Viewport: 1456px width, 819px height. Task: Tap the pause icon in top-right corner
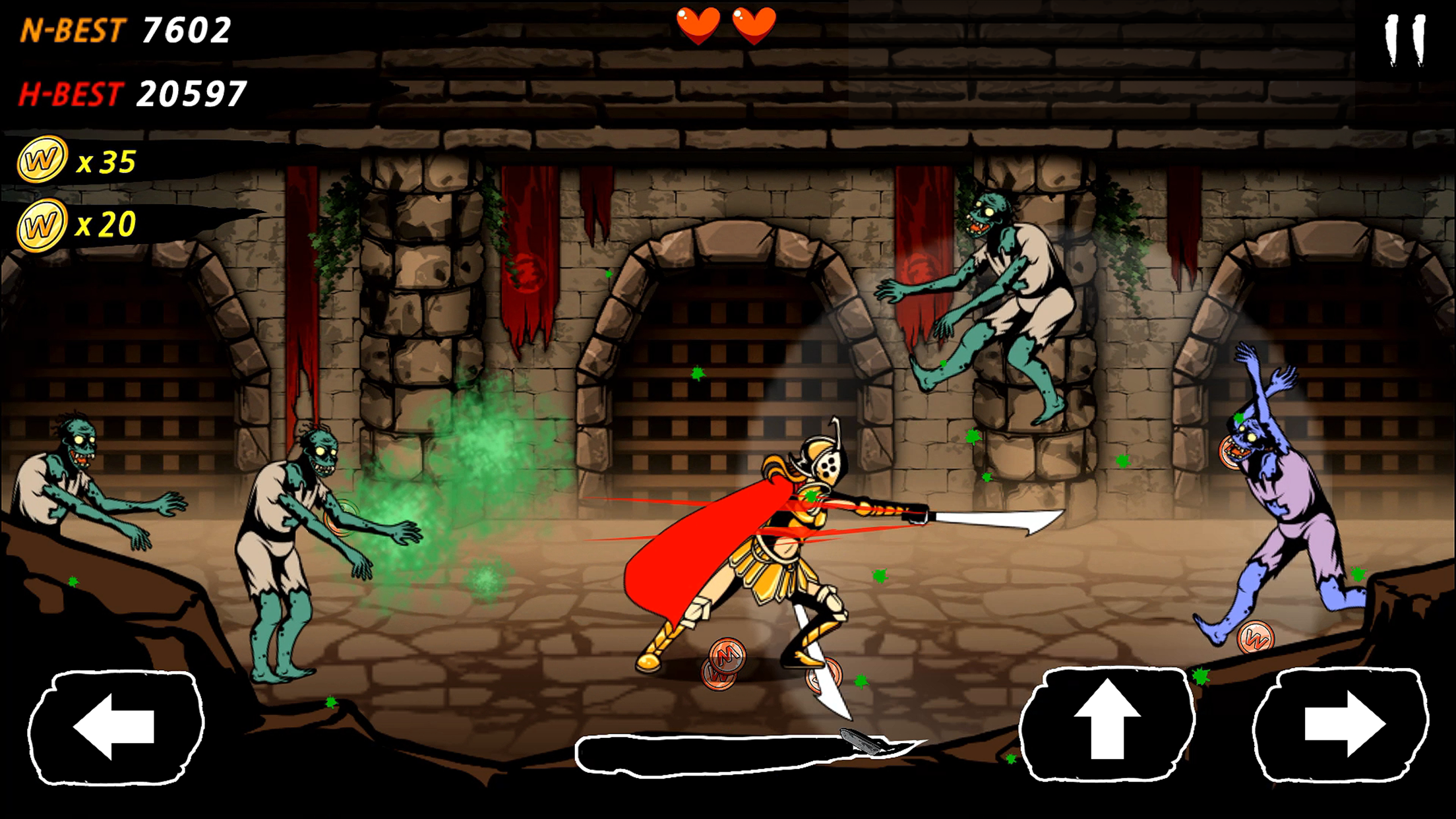coord(1406,41)
